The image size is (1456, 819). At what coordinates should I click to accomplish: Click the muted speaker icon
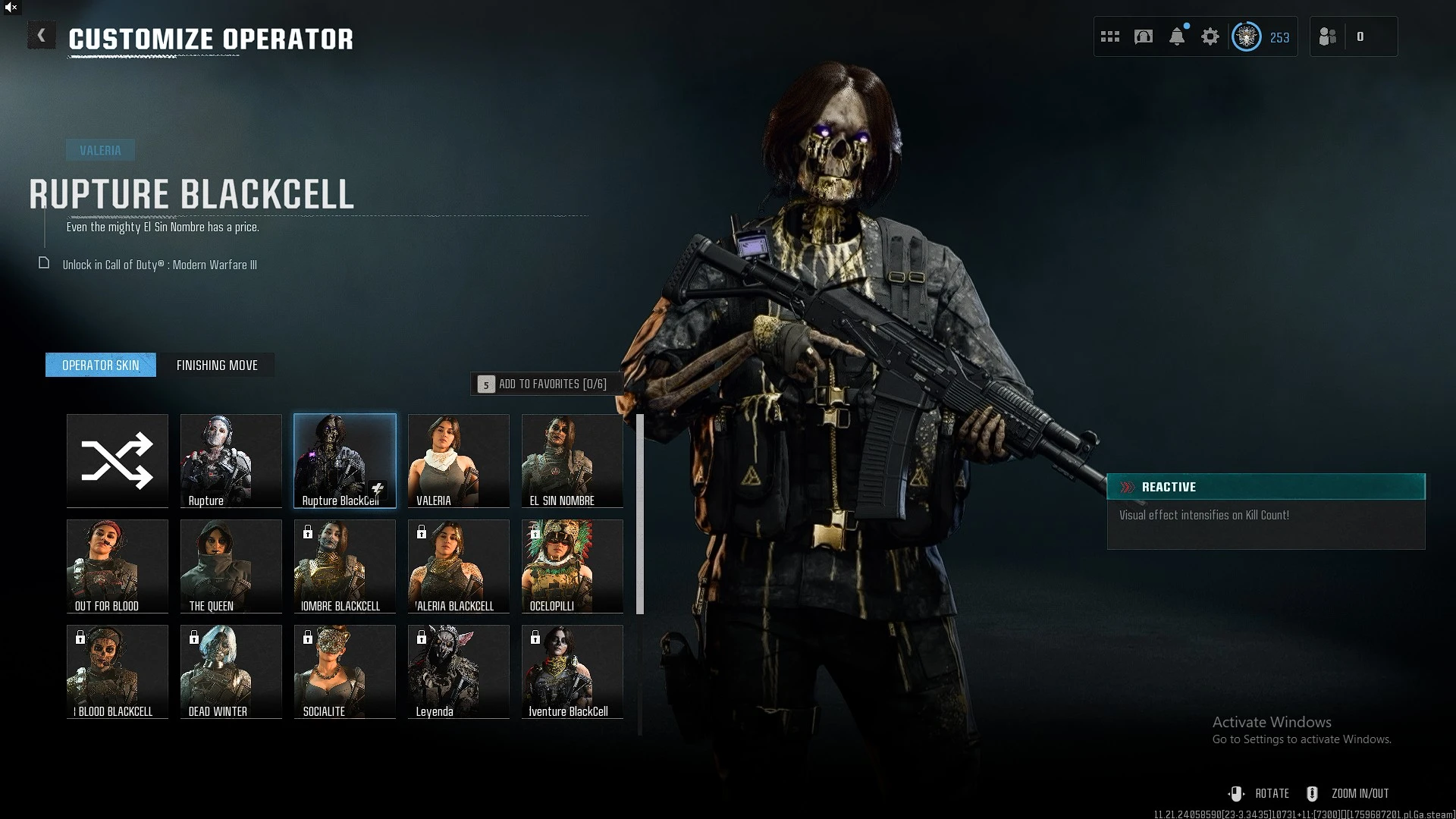coord(11,8)
